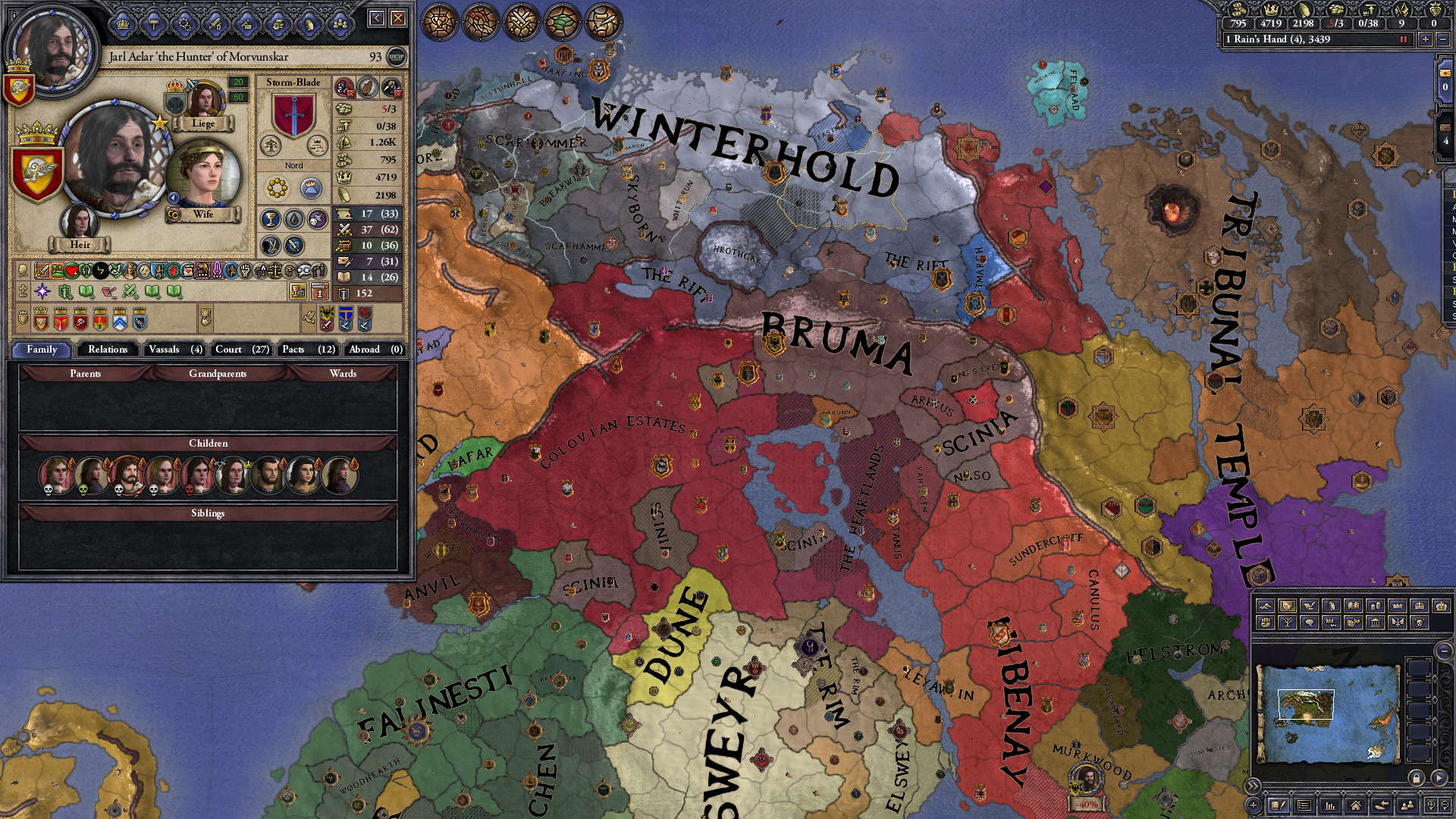Toggle the shield realms map mode
Viewport: 1456px width, 819px height.
[x=1288, y=605]
